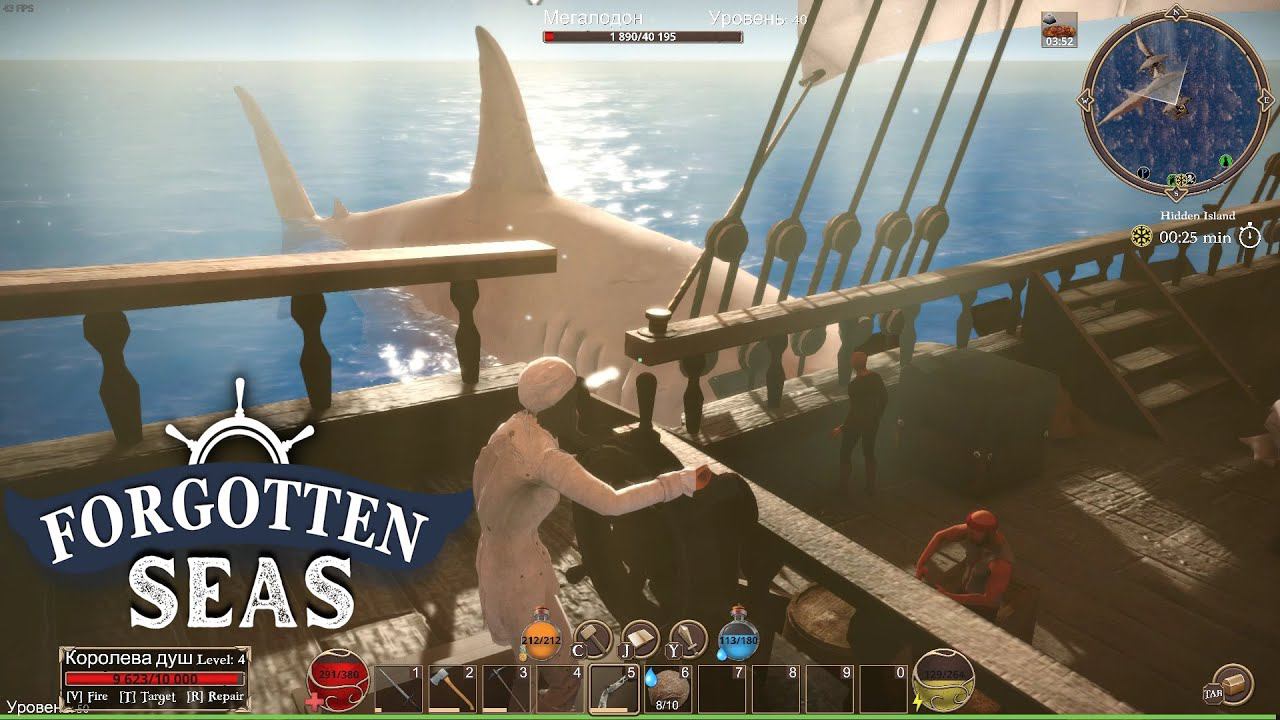1280x720 pixels.
Task: Open the inventory chest icon
Action: [1232, 684]
